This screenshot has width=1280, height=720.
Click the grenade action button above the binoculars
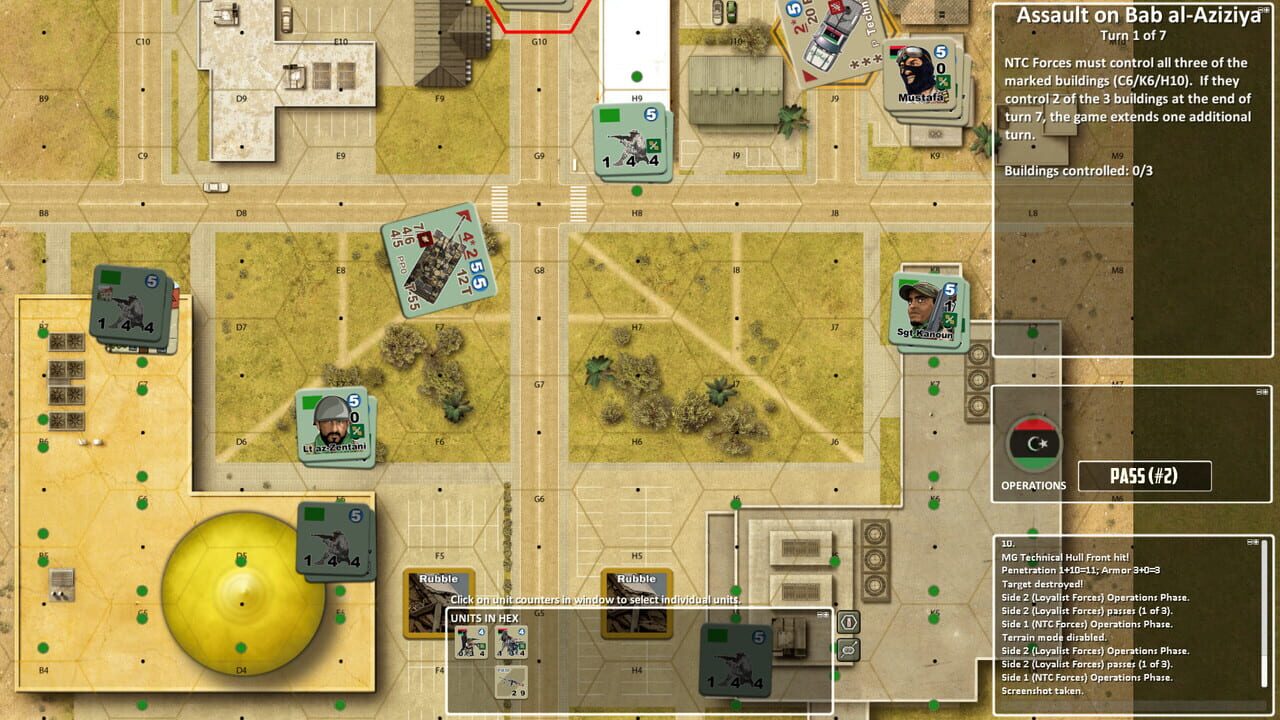click(849, 622)
